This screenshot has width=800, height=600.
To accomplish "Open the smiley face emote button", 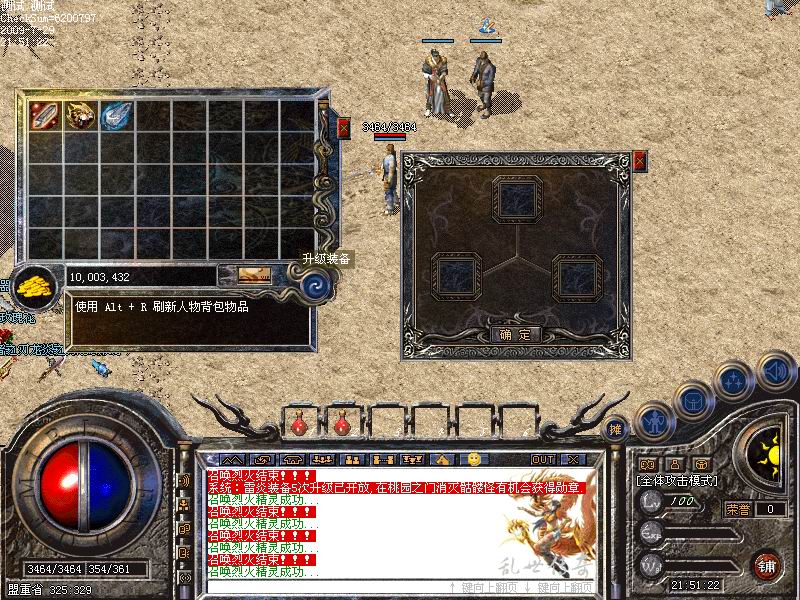I will point(474,459).
